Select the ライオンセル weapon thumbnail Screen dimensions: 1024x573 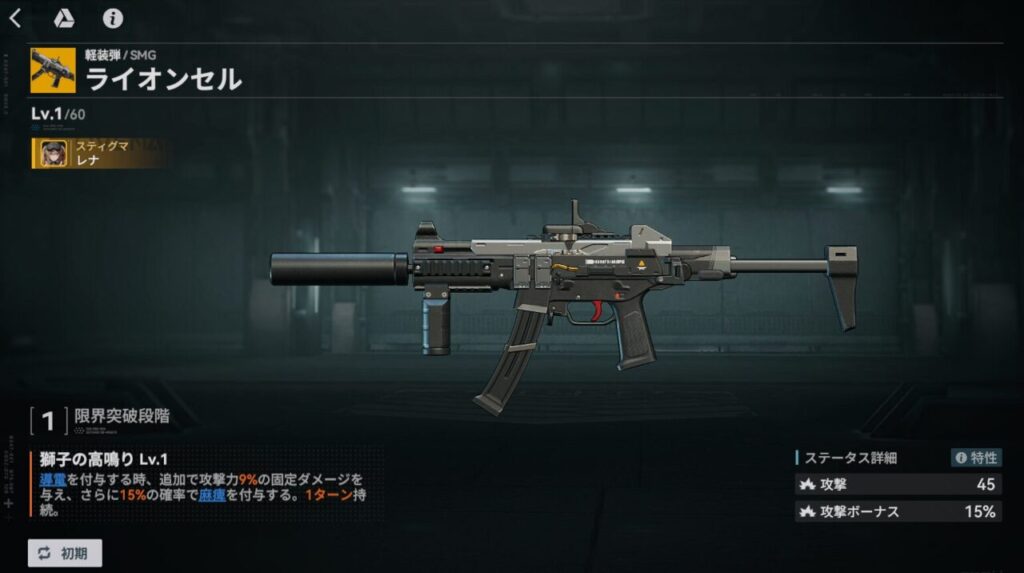click(x=53, y=70)
